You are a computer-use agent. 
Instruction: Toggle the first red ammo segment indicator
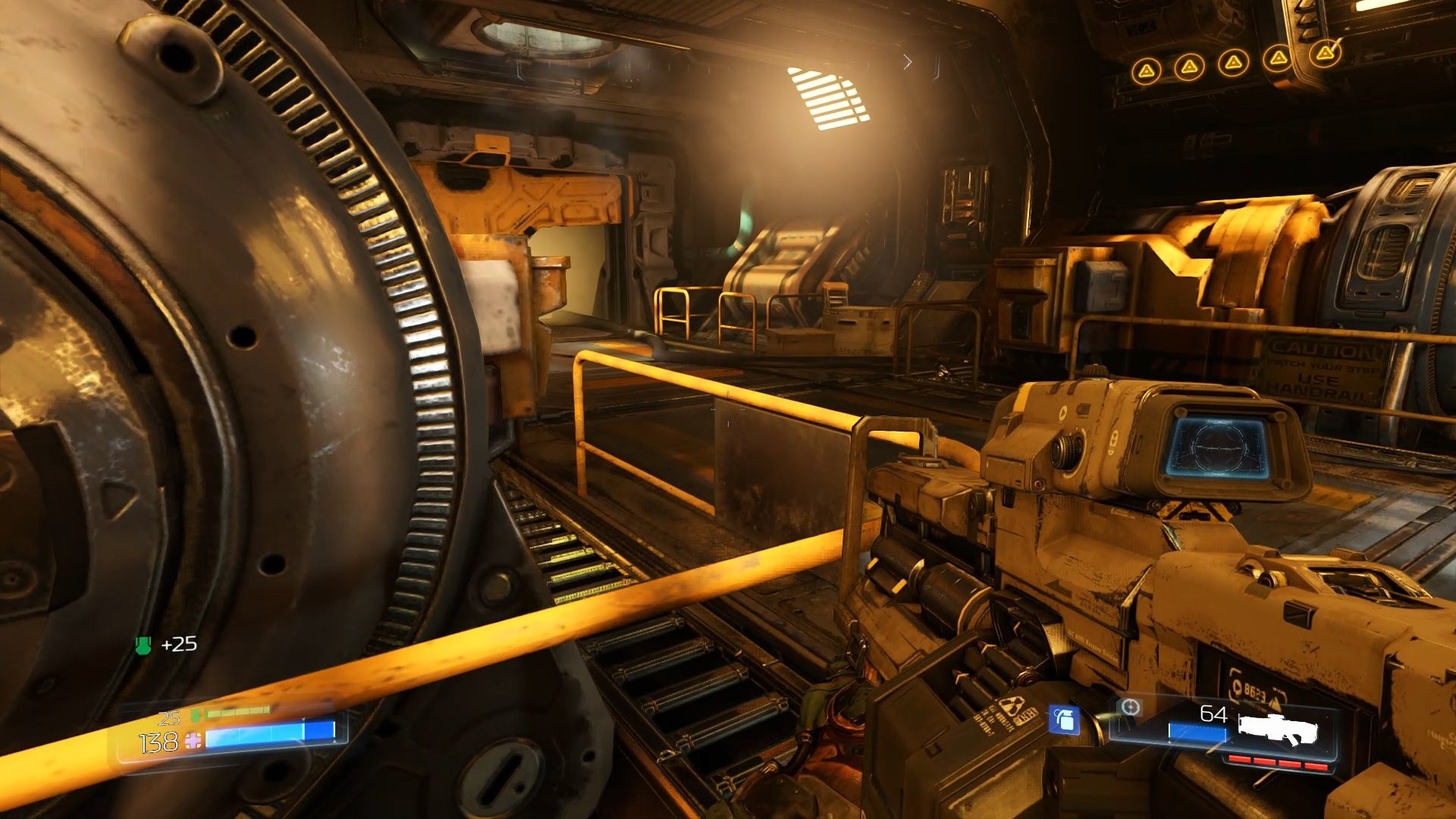1239,760
